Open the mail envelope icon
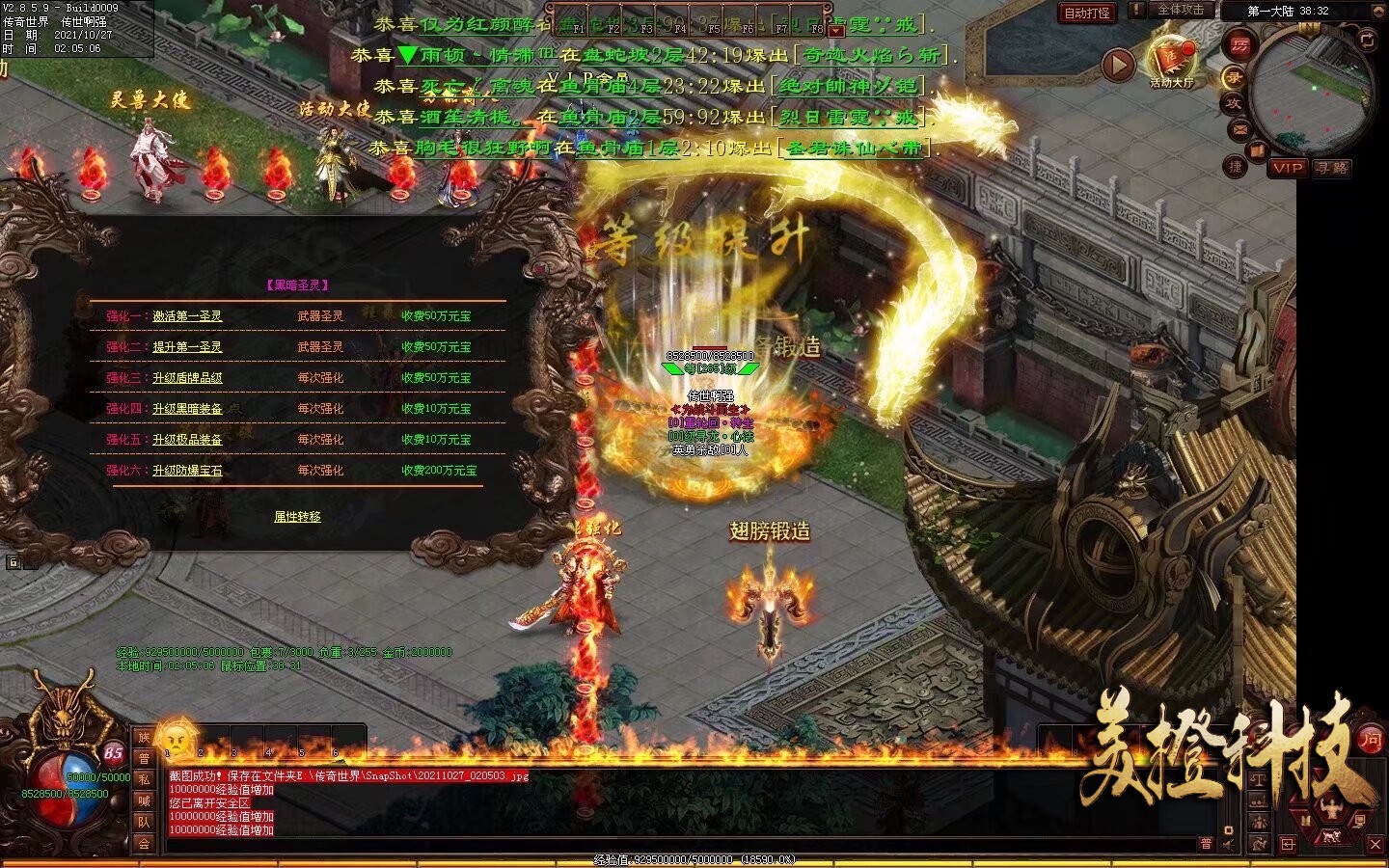This screenshot has height=868, width=1389. 1239,129
